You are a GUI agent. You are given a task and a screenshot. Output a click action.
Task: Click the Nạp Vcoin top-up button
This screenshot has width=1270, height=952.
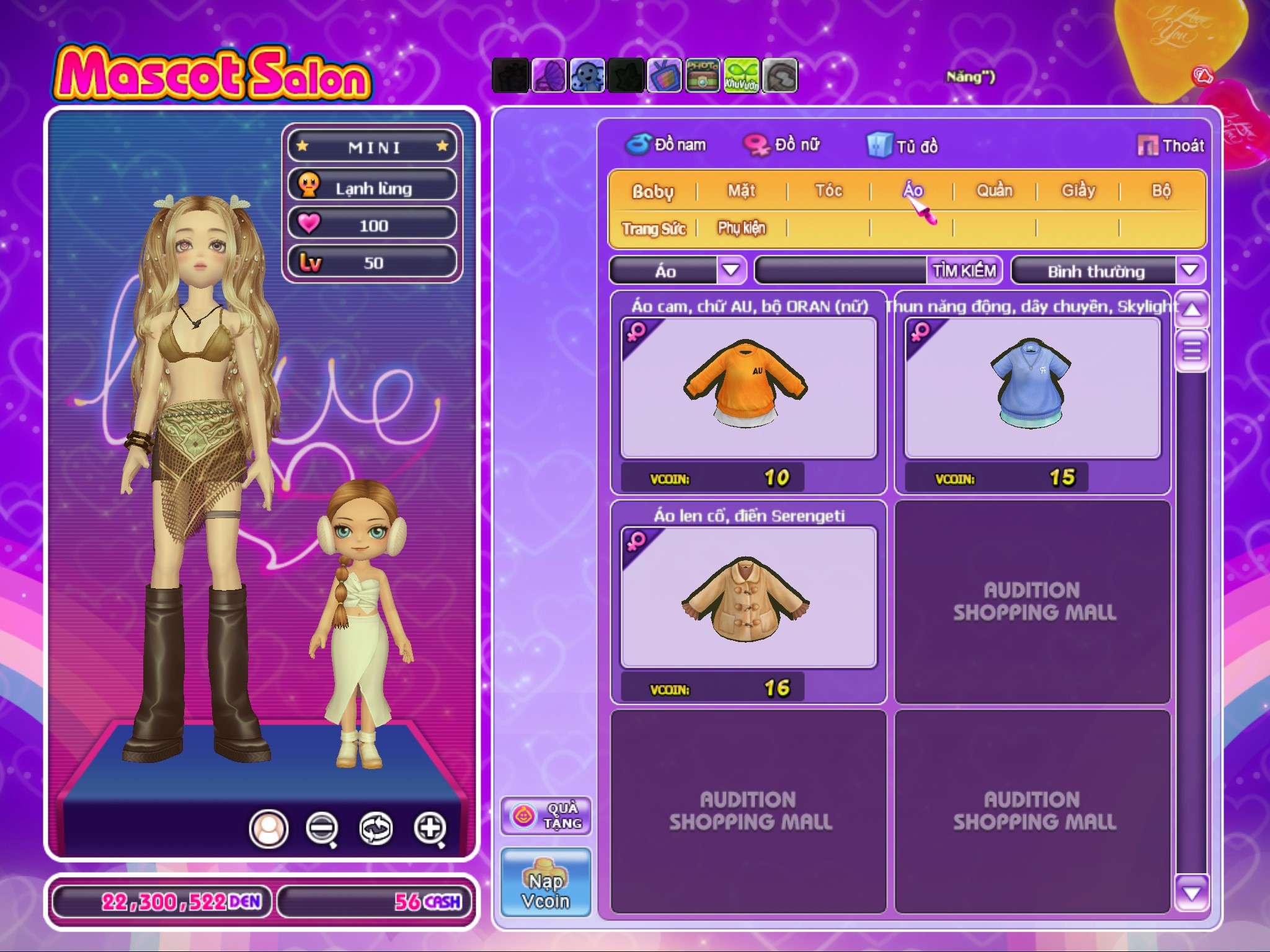pos(546,883)
